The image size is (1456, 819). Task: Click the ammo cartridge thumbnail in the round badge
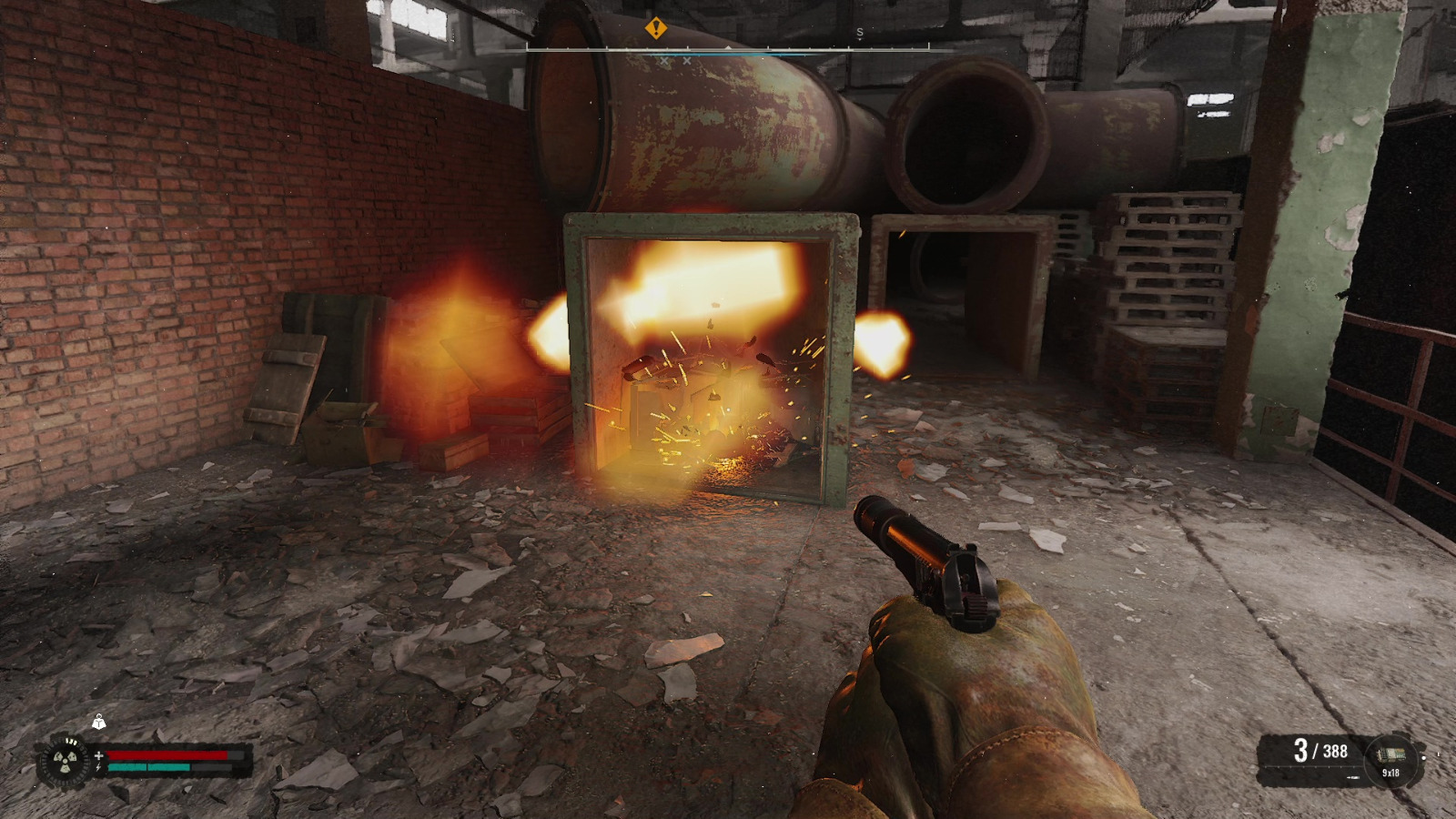1392,754
